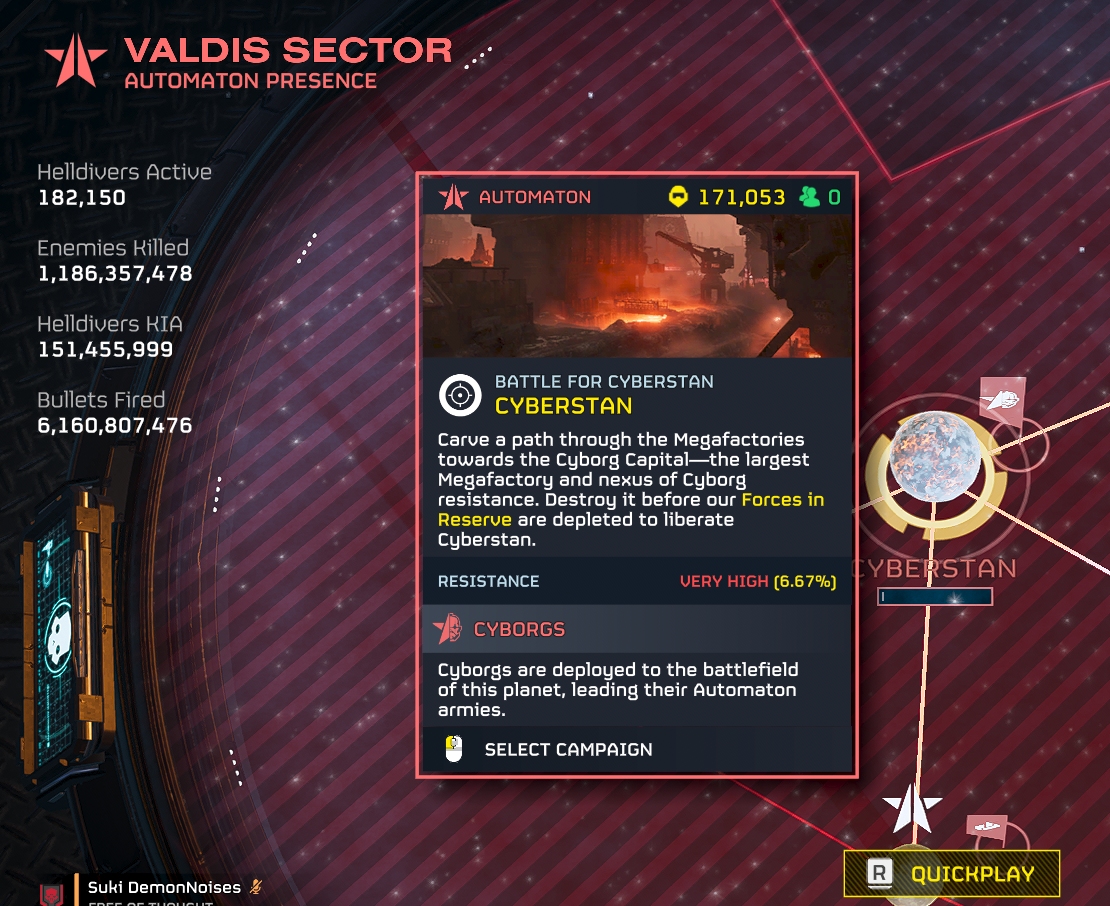Select the Cyberstan campaign
The width and height of the screenshot is (1110, 906).
[567, 749]
